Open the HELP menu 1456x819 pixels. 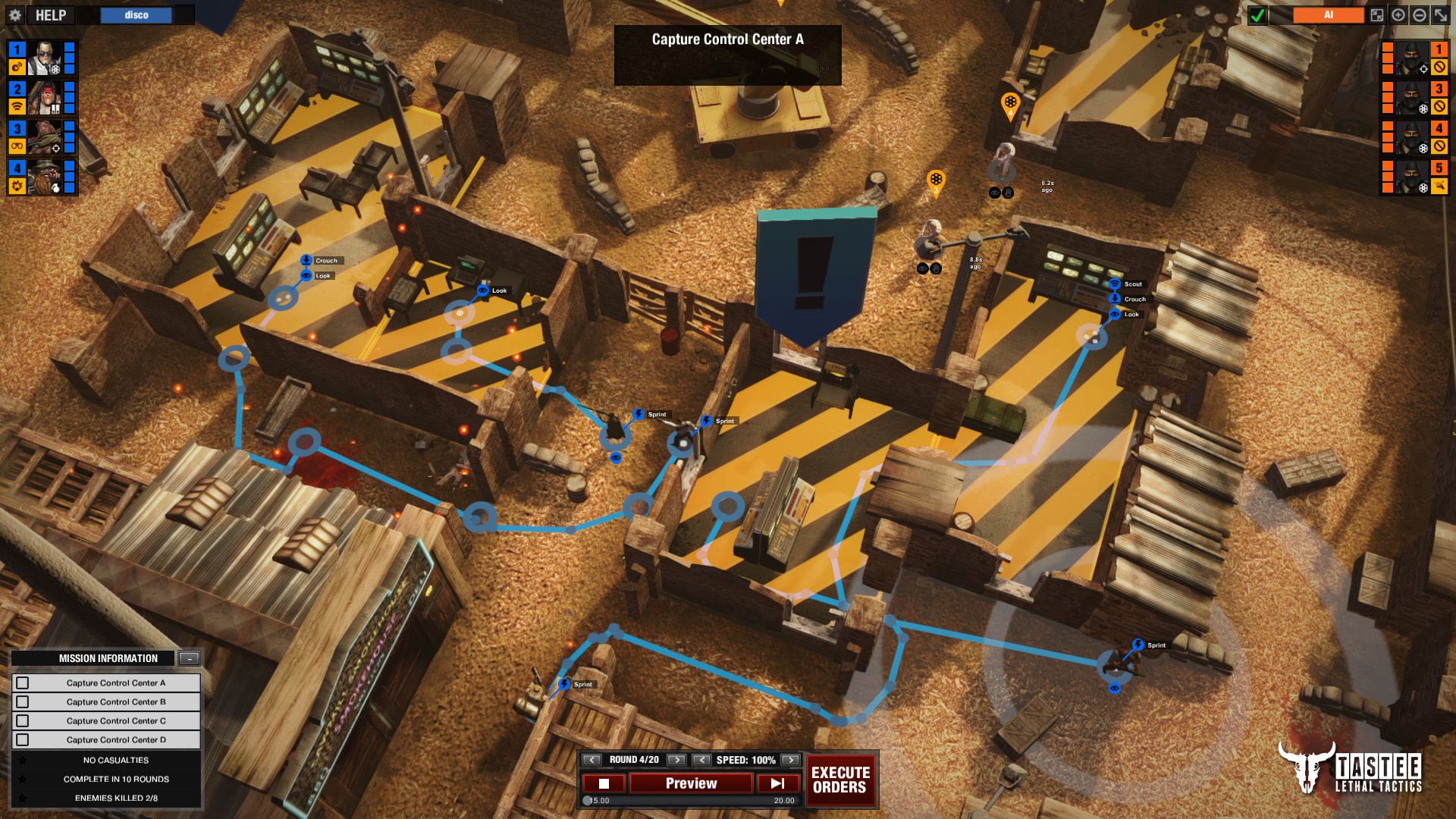point(49,14)
